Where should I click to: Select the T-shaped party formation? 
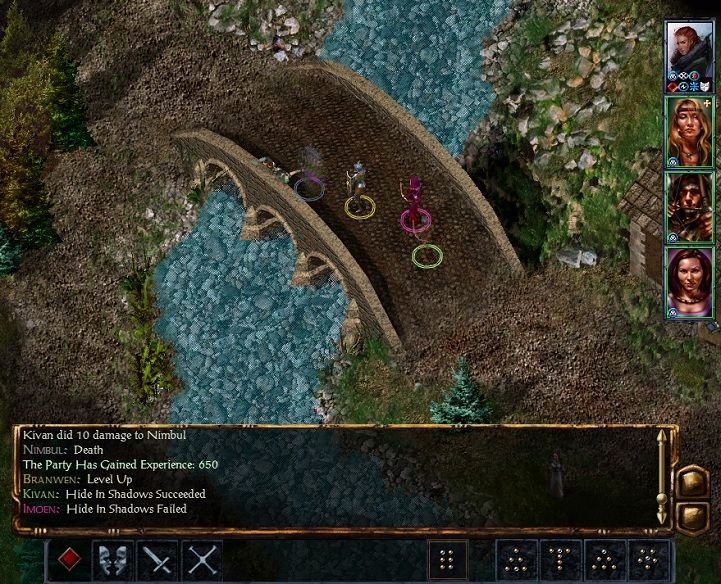[x=562, y=560]
